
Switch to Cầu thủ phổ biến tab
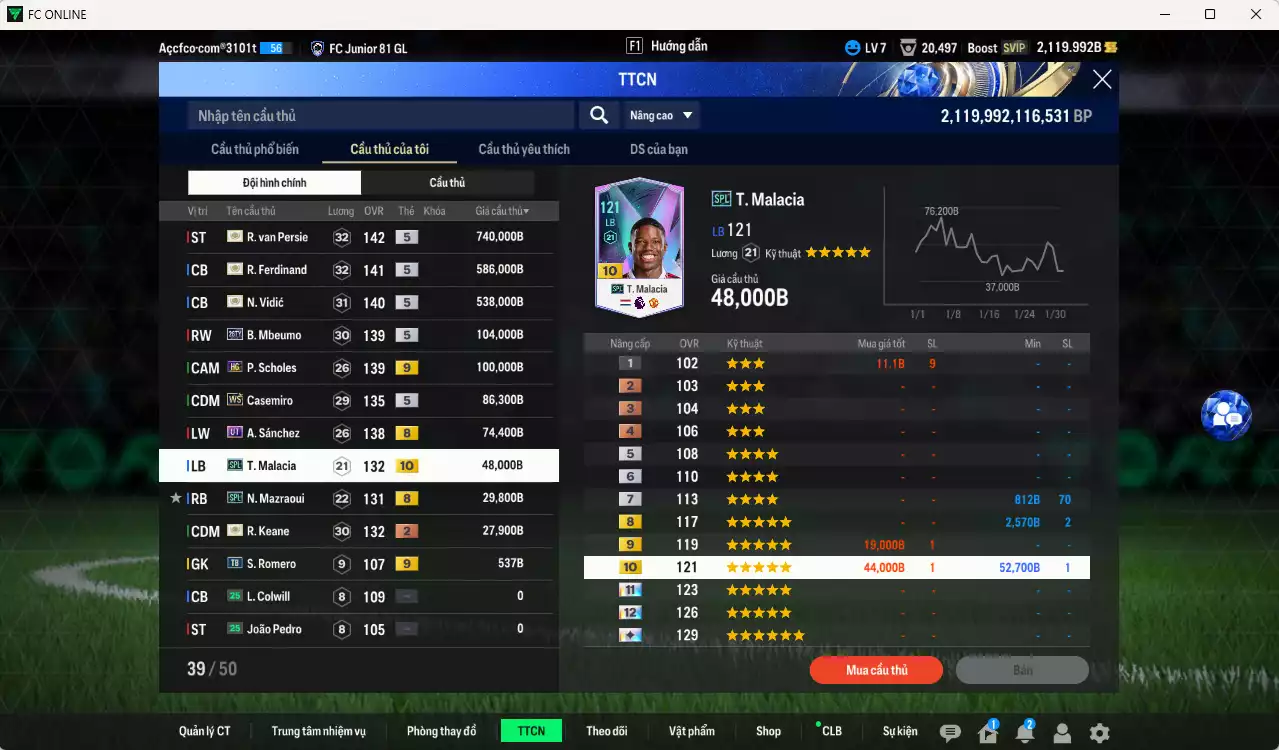(255, 149)
